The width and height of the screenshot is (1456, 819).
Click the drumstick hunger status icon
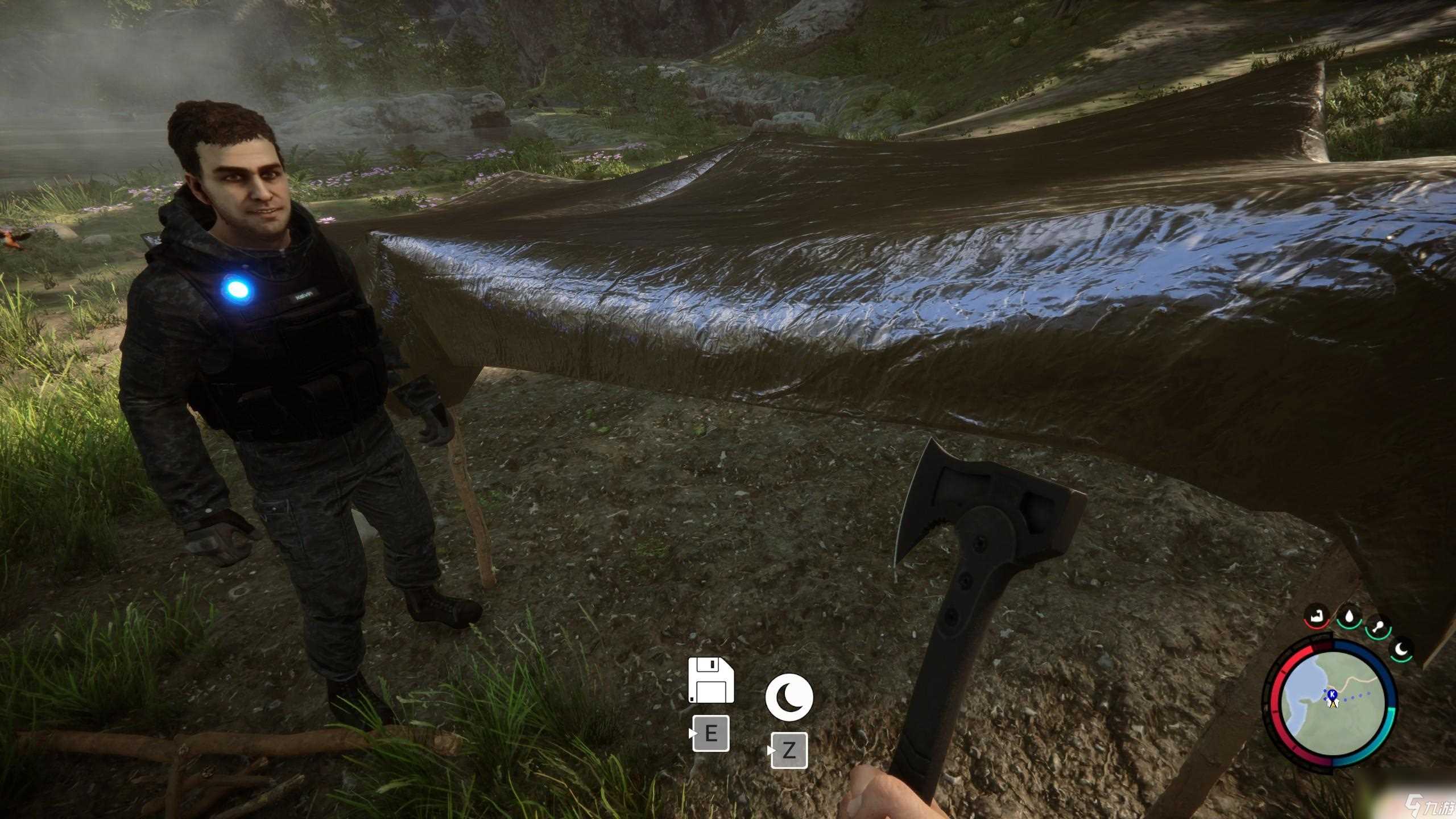pos(1378,627)
